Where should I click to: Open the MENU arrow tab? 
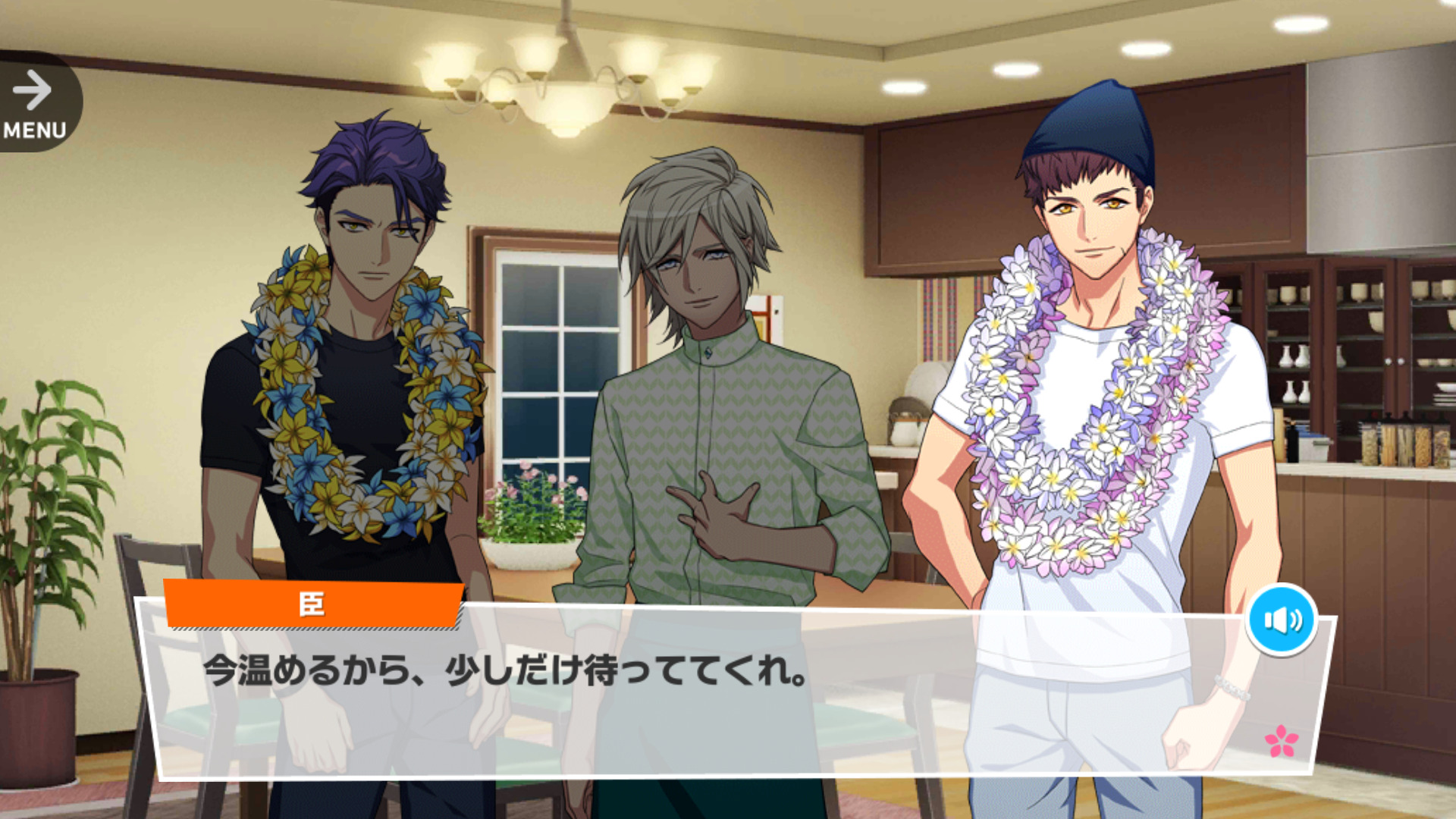[35, 104]
